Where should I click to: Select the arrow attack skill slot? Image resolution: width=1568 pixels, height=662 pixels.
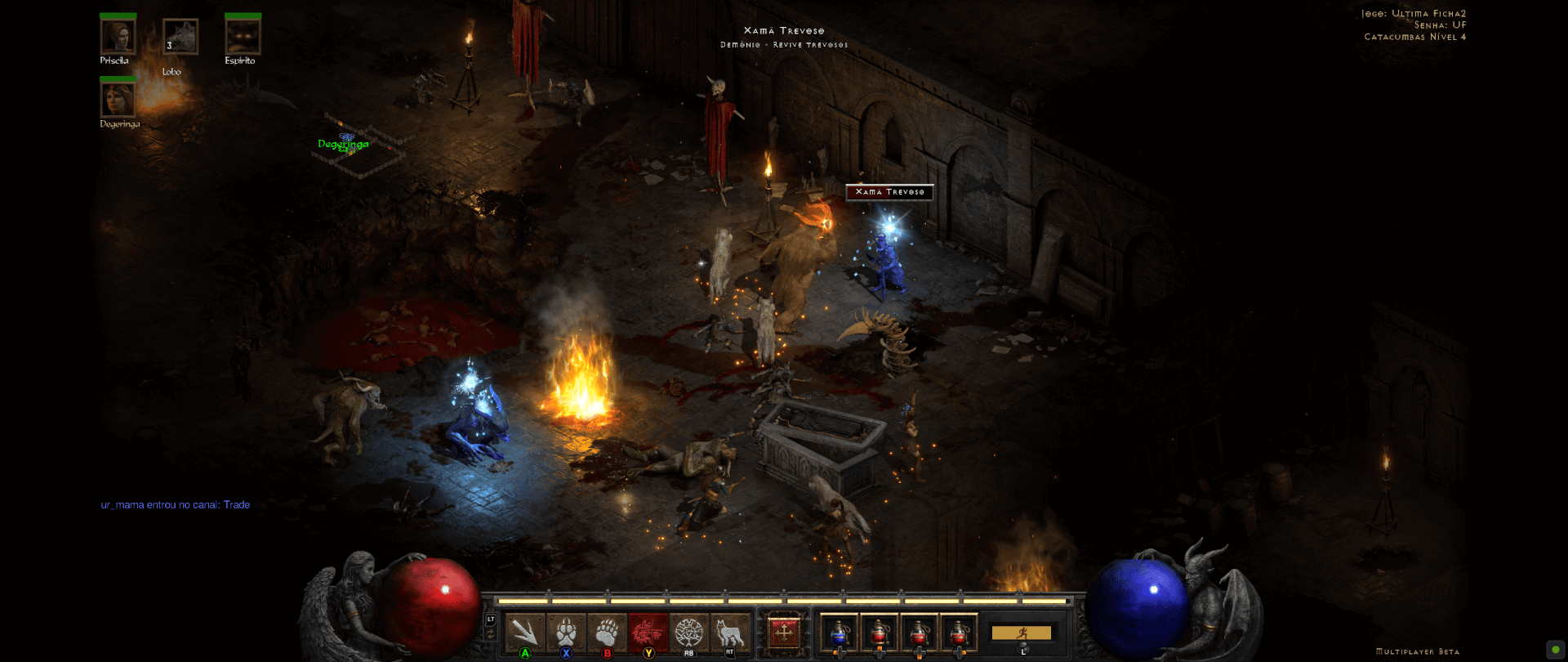525,632
